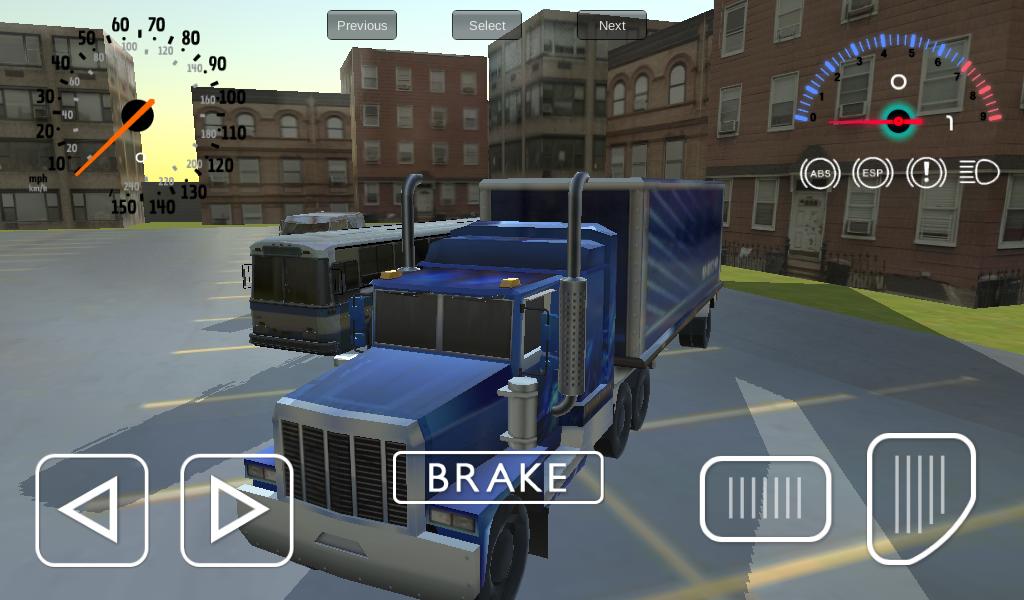Step on the tall gas pedal

[920, 495]
